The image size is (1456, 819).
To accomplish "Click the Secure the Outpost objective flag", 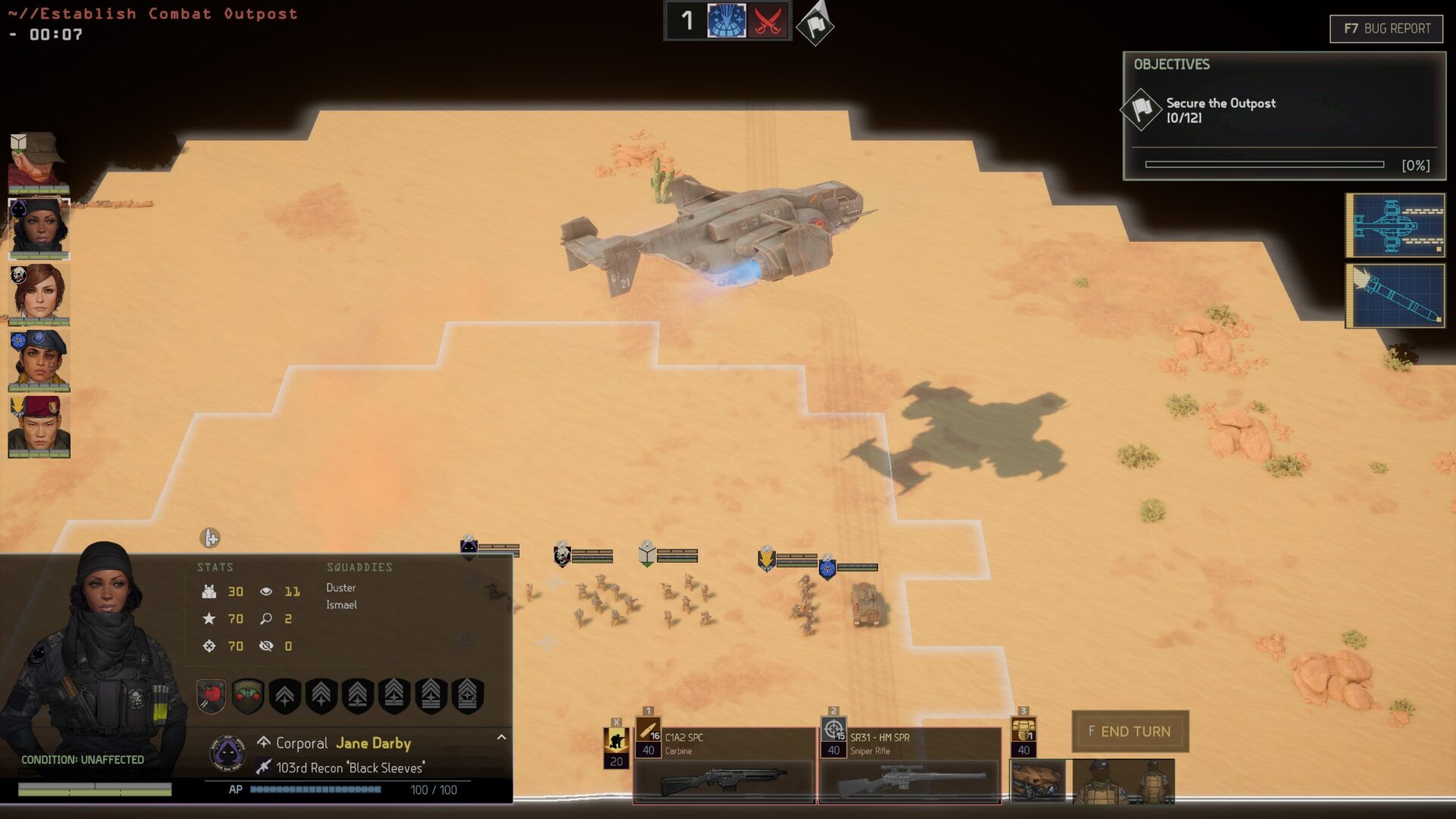I will [x=1141, y=109].
